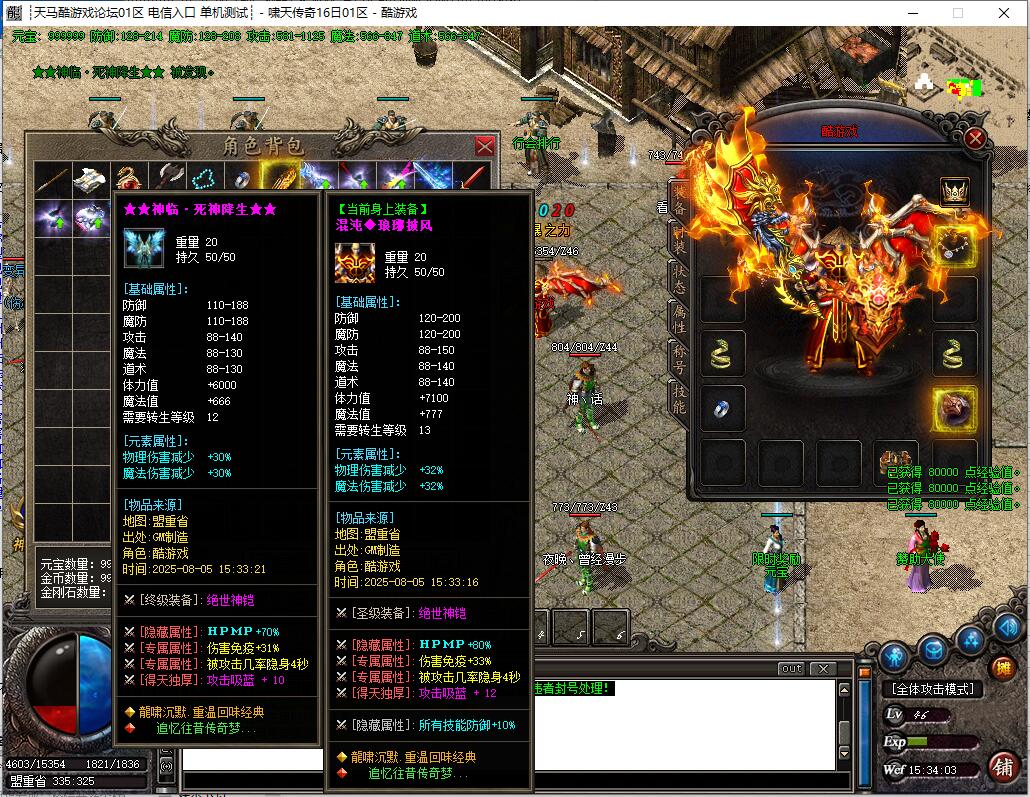Image resolution: width=1030 pixels, height=797 pixels.
Task: Switch to the 时装 costume tab
Action: tap(679, 237)
